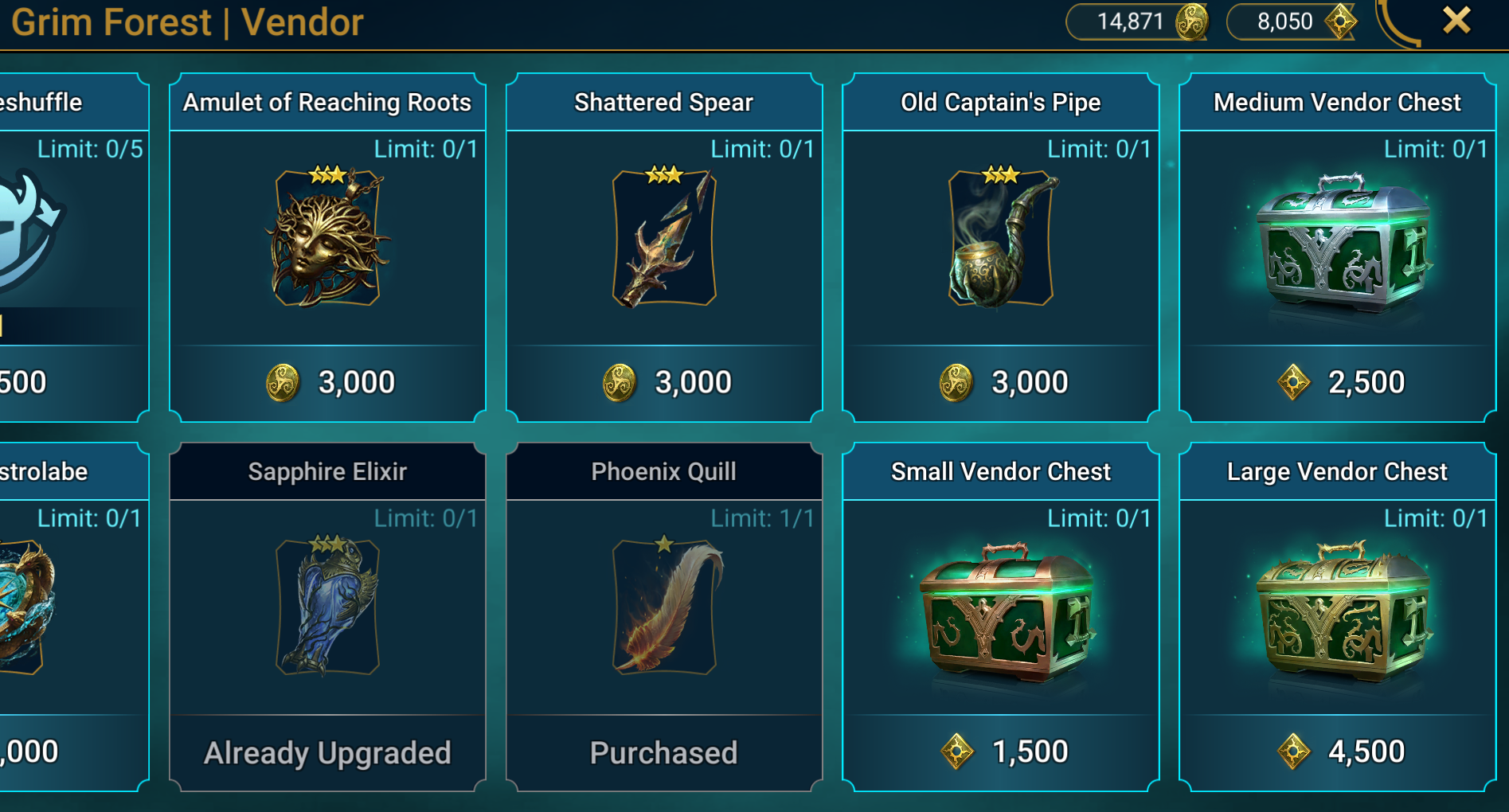
Task: Purchase Large Vendor Chest for 4,500
Action: 1338,751
